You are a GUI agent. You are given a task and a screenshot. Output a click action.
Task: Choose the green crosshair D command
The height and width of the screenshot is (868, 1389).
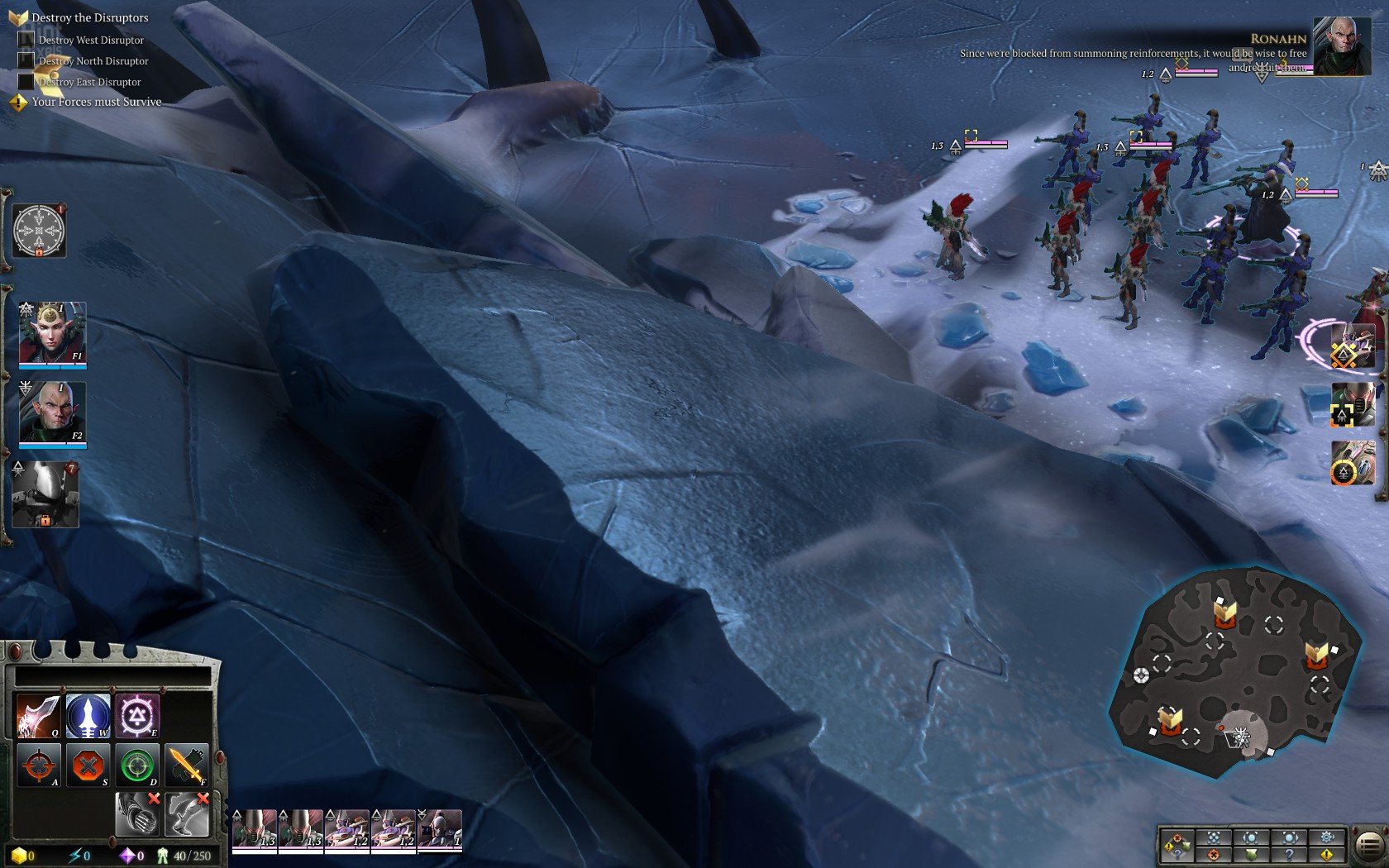coord(136,765)
